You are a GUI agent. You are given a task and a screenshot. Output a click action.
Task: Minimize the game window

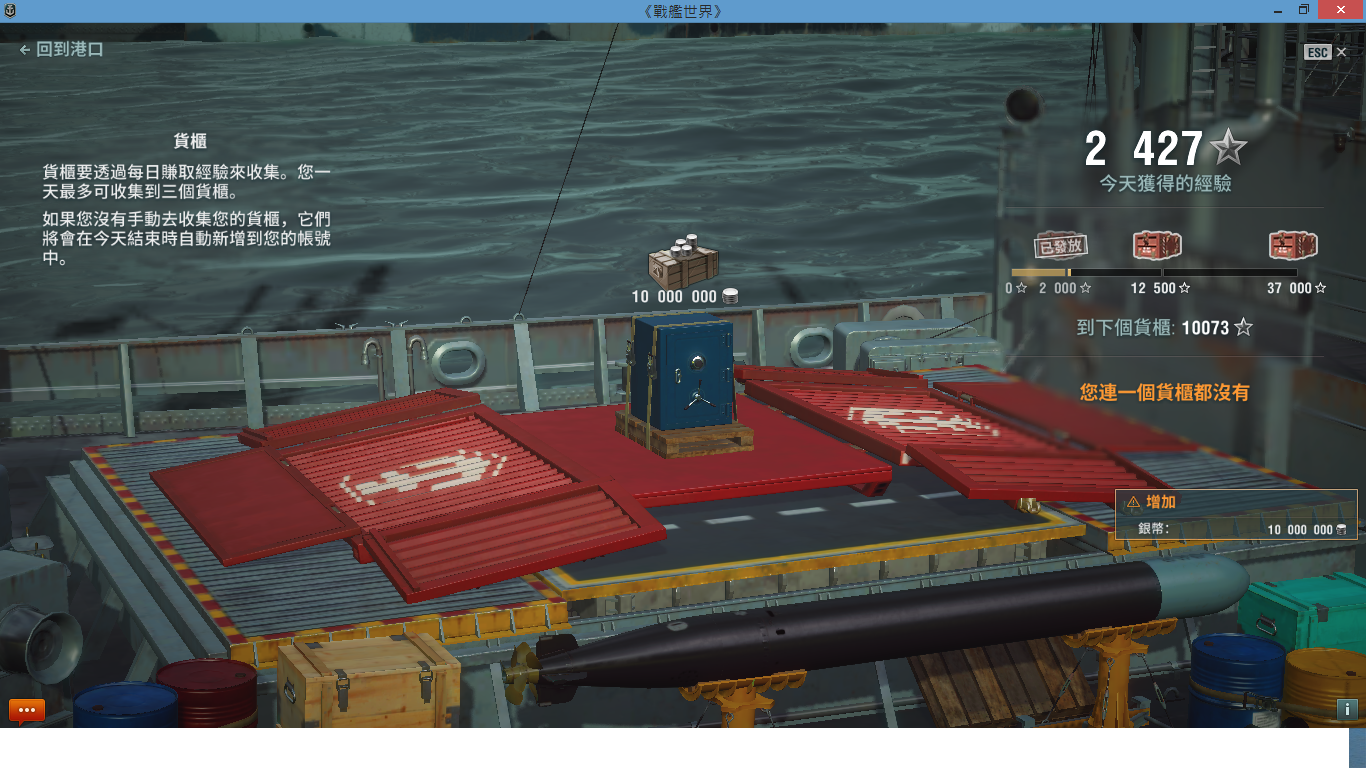coord(1277,10)
